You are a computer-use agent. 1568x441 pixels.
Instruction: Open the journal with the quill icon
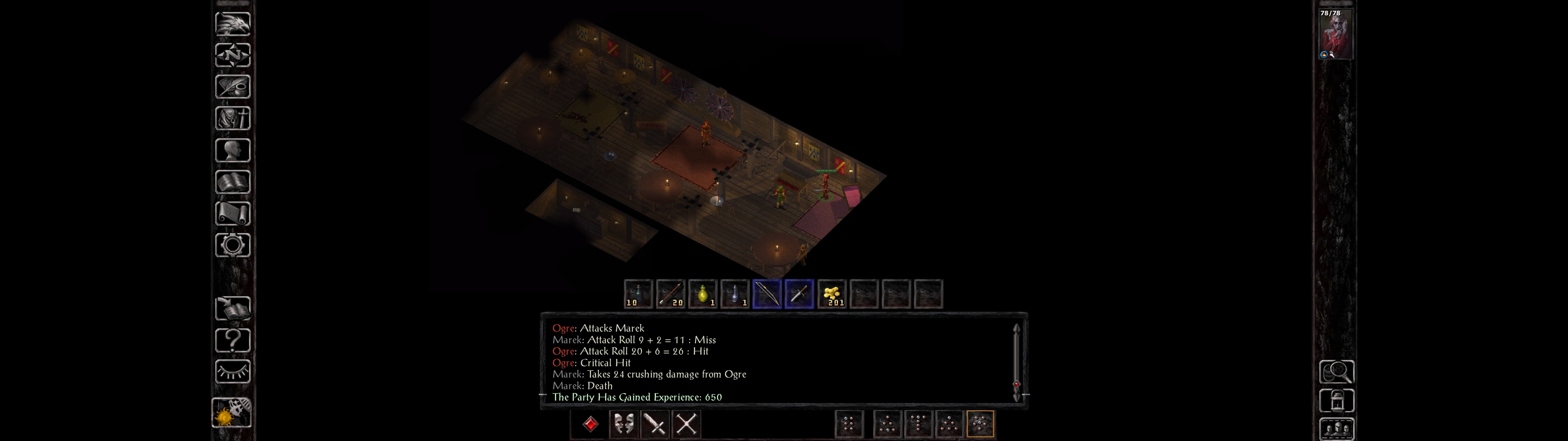tap(232, 87)
